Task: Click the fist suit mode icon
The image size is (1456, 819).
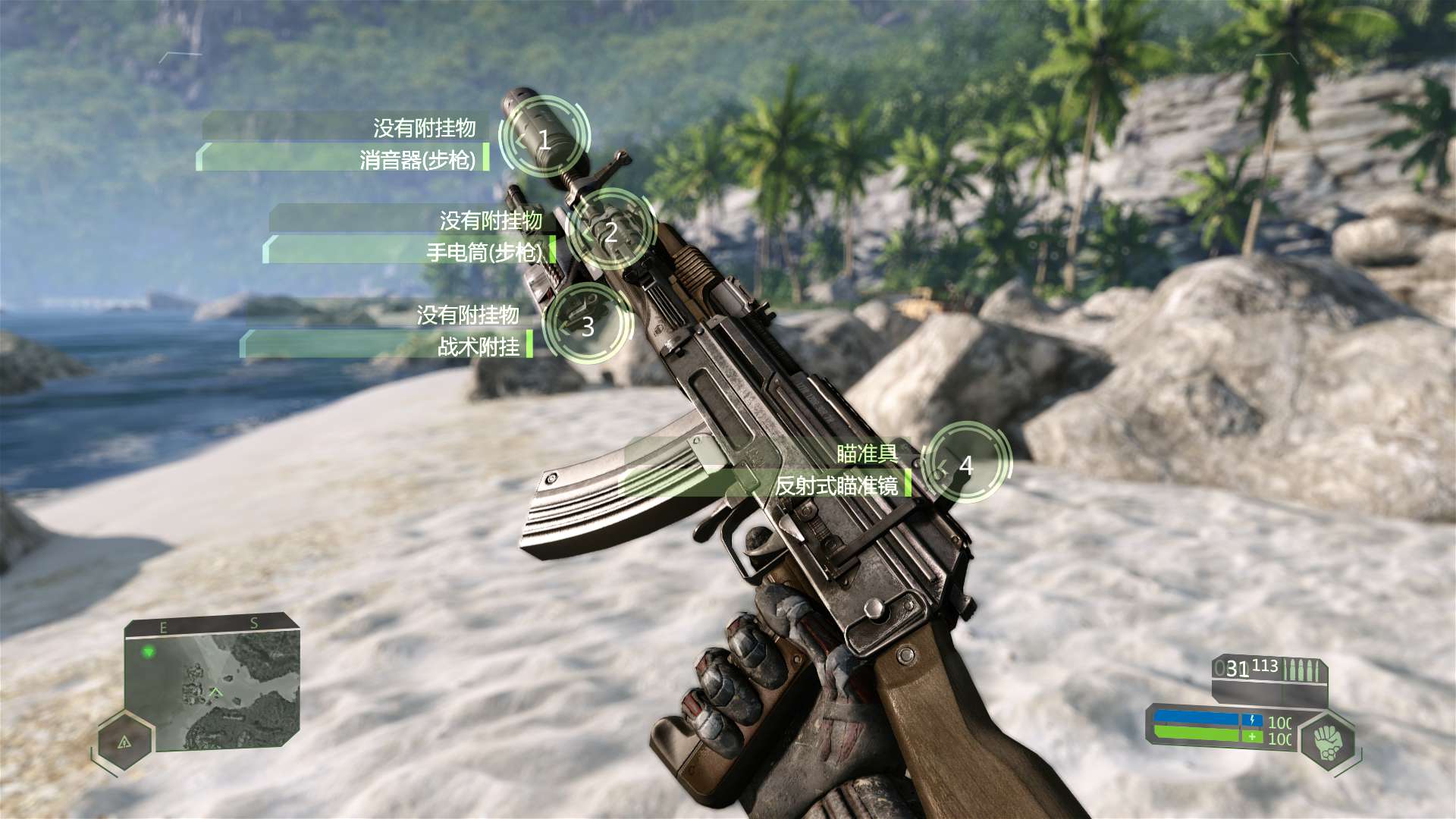Action: click(1327, 742)
